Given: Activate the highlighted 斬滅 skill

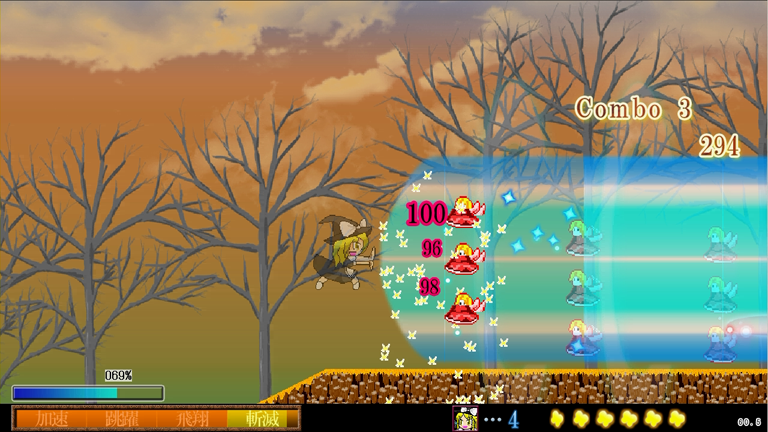Looking at the screenshot, I should (x=262, y=419).
